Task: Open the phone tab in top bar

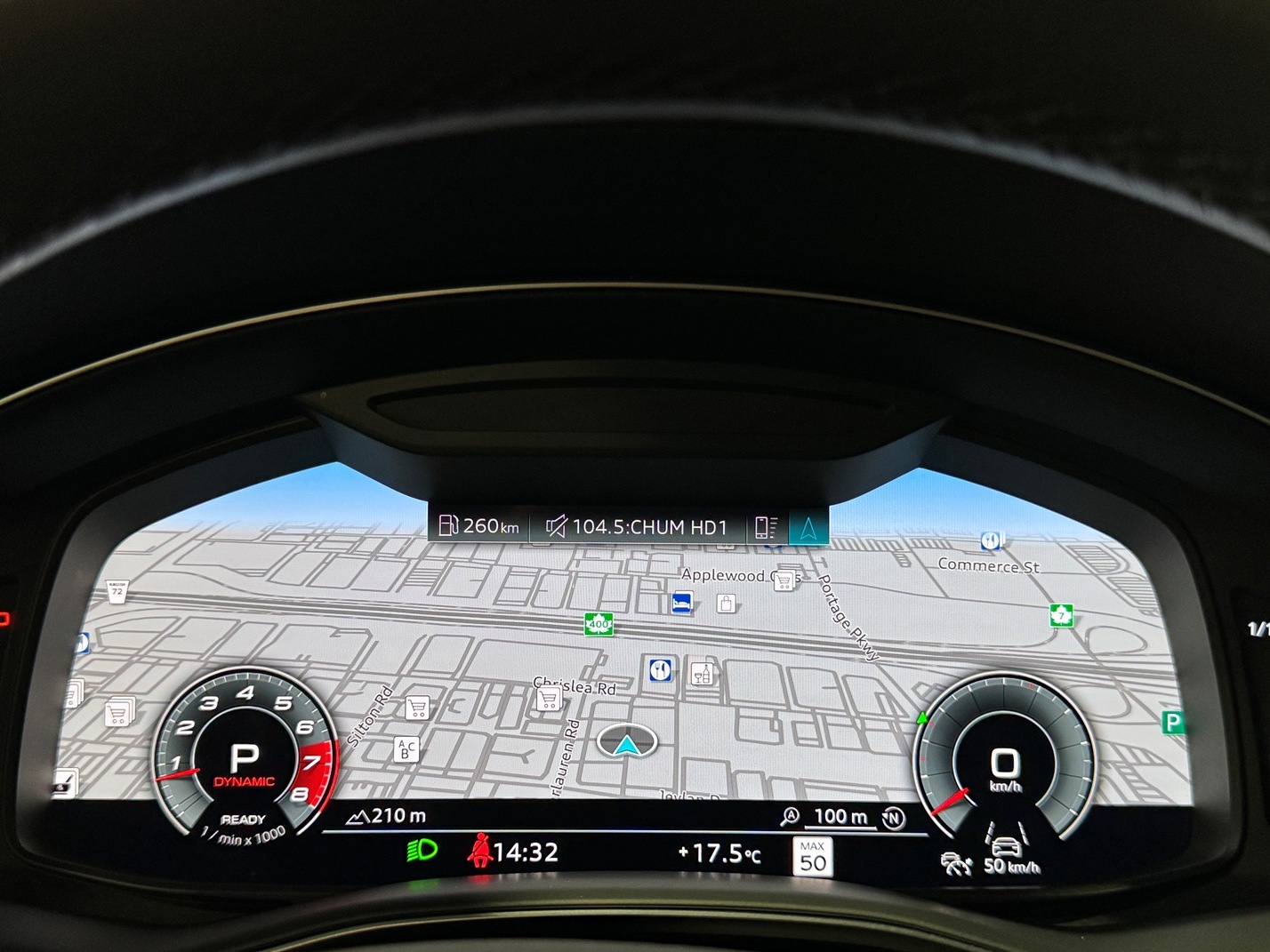Action: coord(766,527)
